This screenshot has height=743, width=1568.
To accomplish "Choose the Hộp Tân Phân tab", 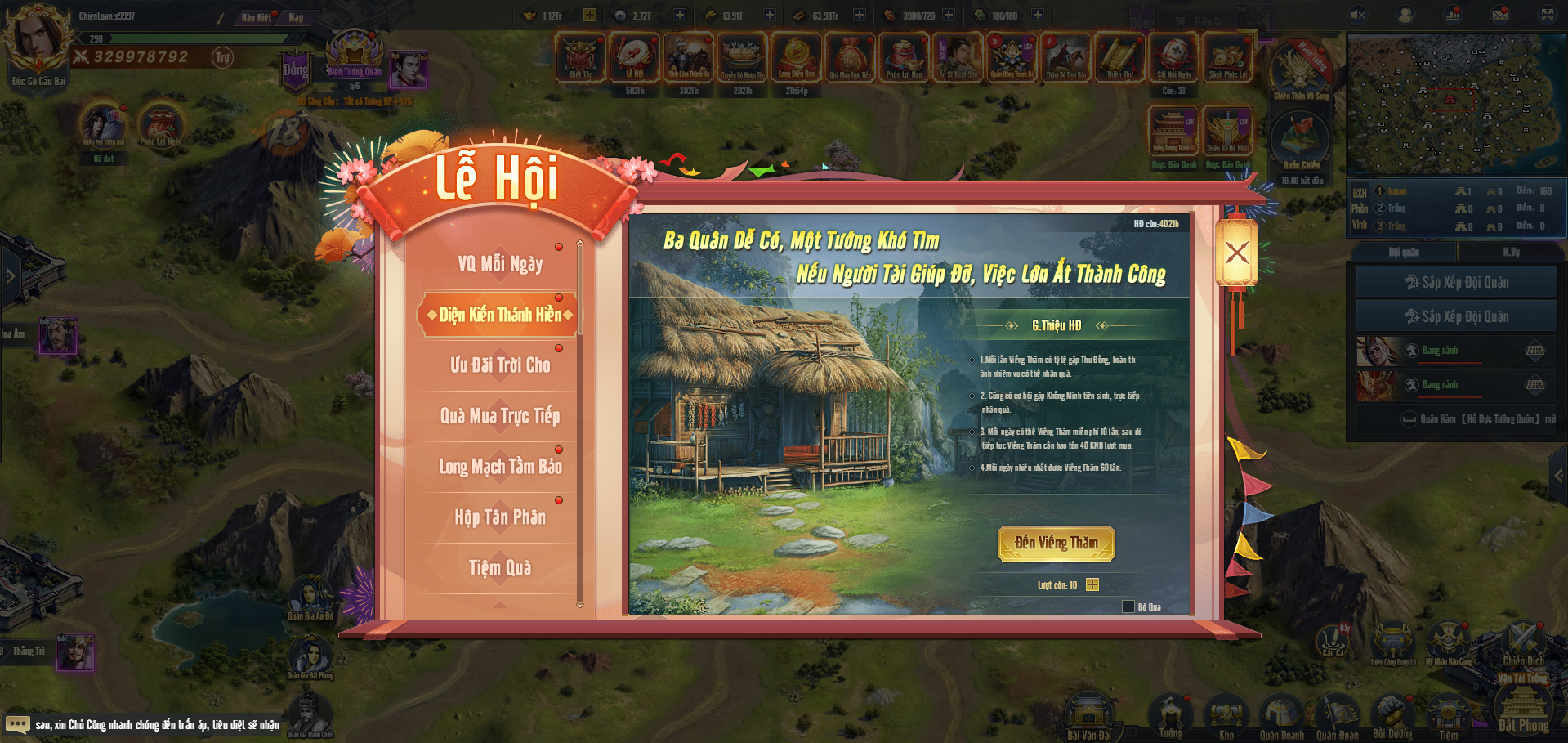I will 499,517.
